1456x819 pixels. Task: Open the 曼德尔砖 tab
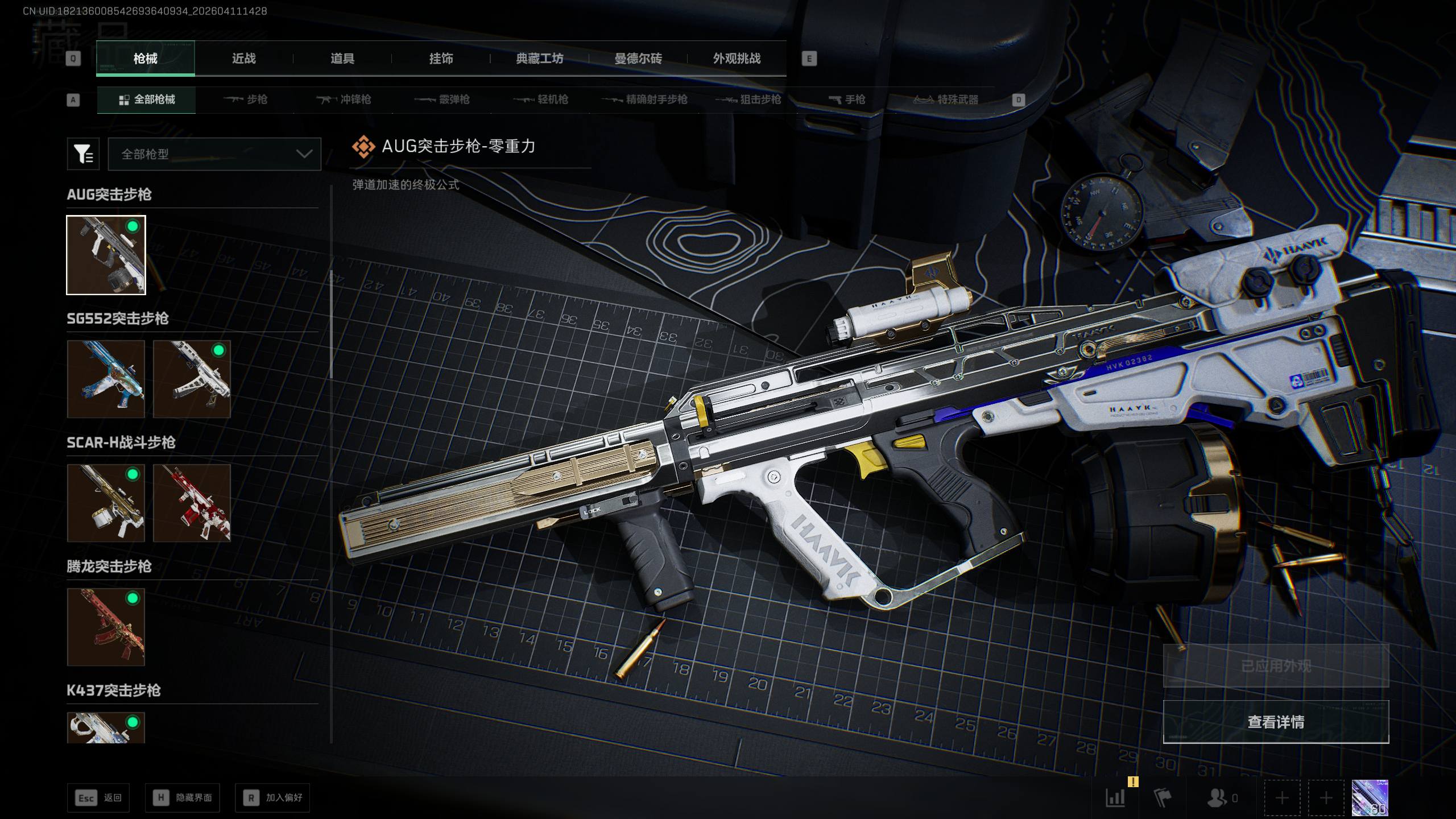(638, 59)
